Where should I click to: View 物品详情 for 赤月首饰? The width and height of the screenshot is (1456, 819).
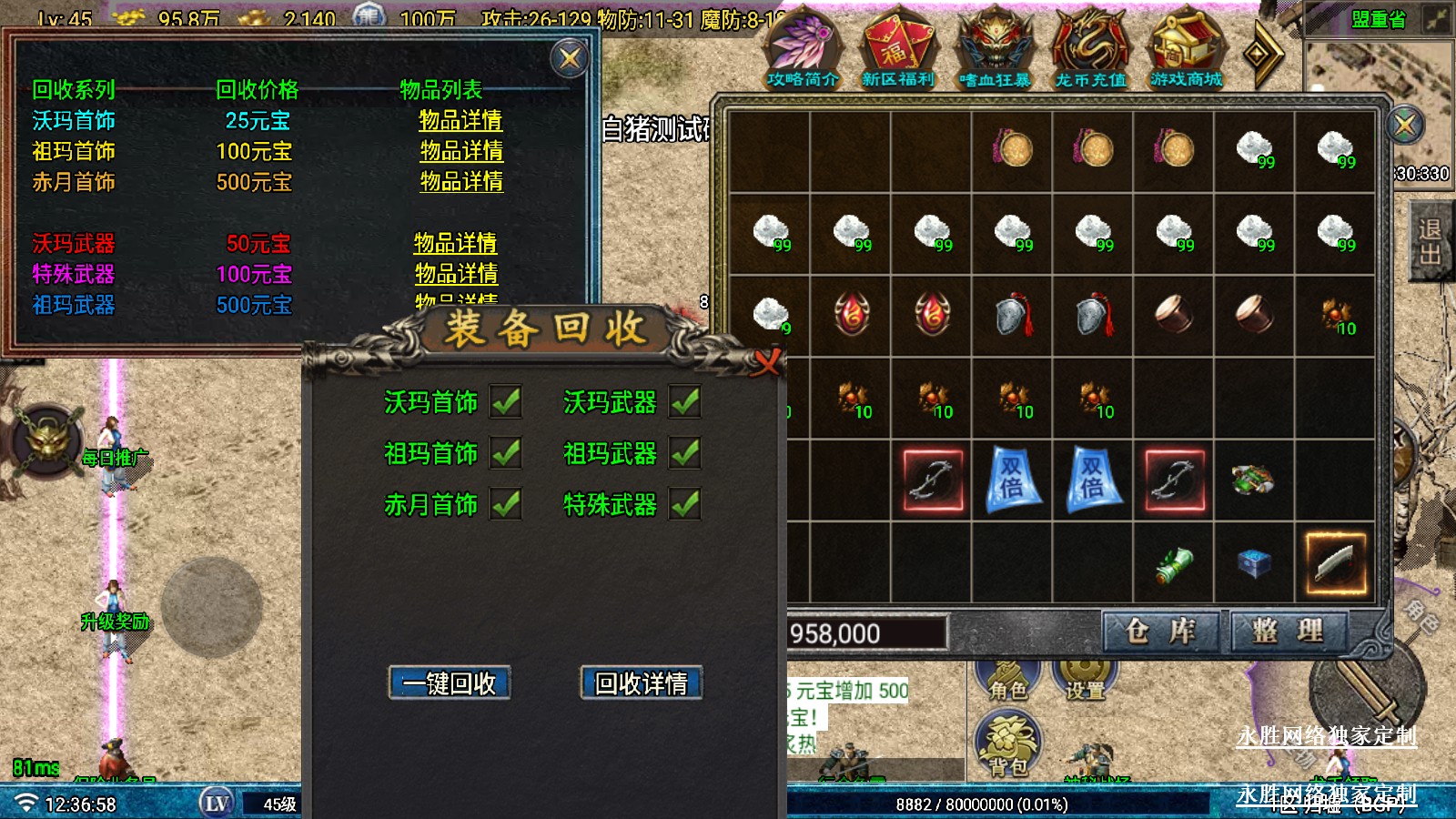(461, 182)
